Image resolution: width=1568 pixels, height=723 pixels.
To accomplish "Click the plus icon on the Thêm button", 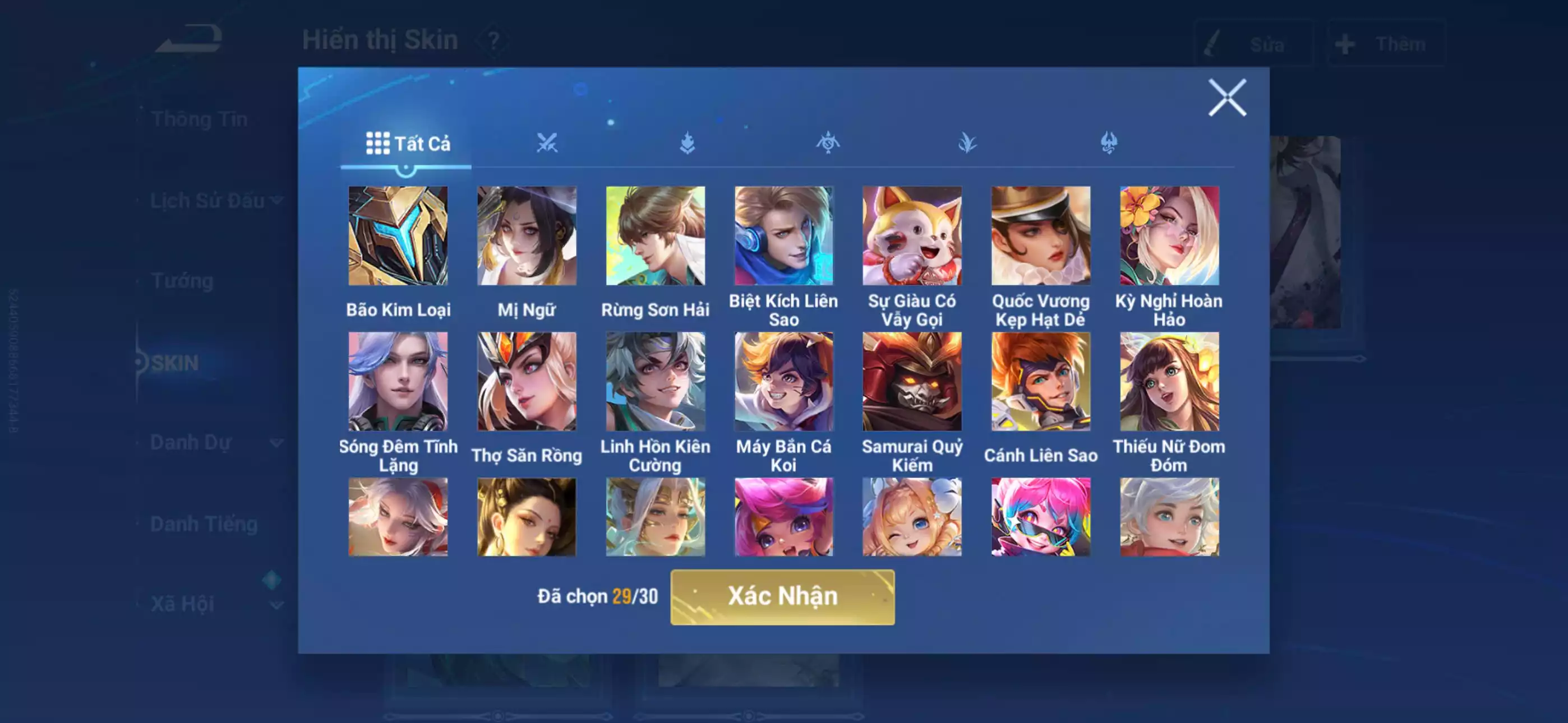I will pyautogui.click(x=1345, y=43).
